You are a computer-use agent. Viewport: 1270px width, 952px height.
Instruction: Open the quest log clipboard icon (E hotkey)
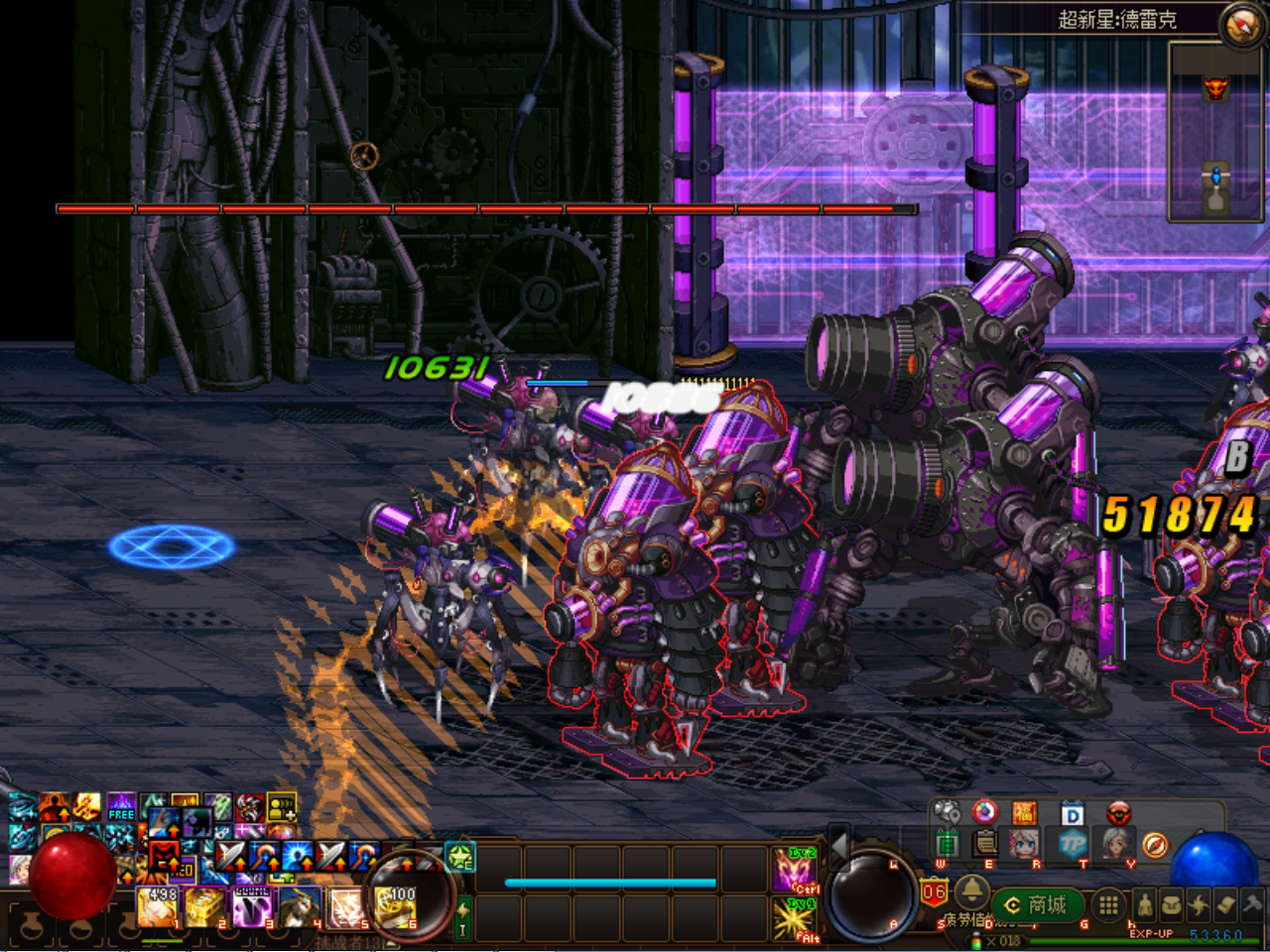coord(984,844)
